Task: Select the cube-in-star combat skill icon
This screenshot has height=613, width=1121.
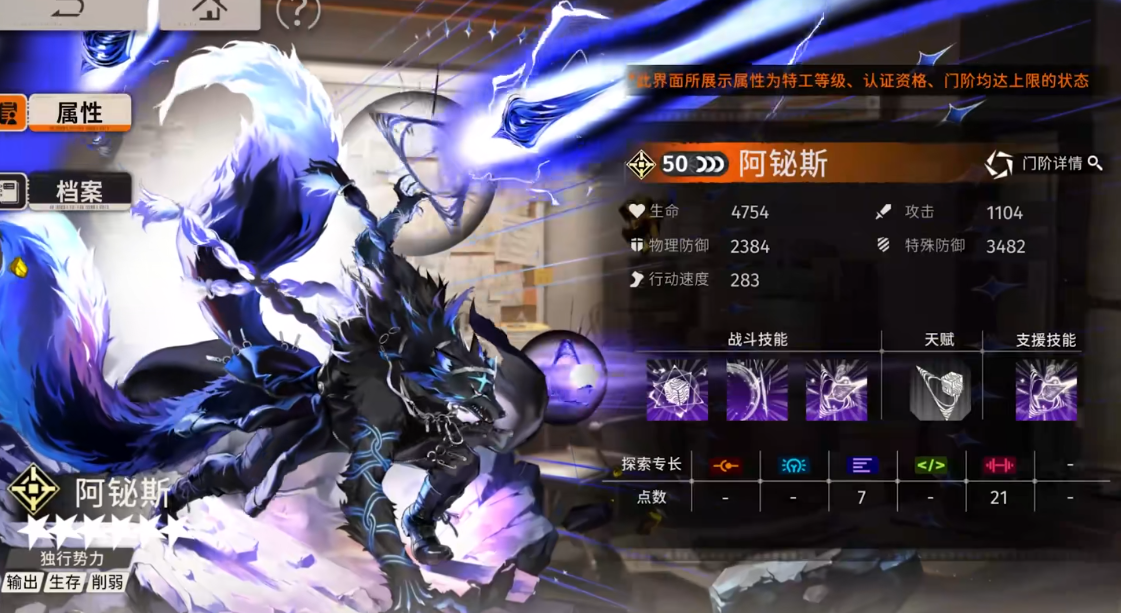Action: (677, 390)
